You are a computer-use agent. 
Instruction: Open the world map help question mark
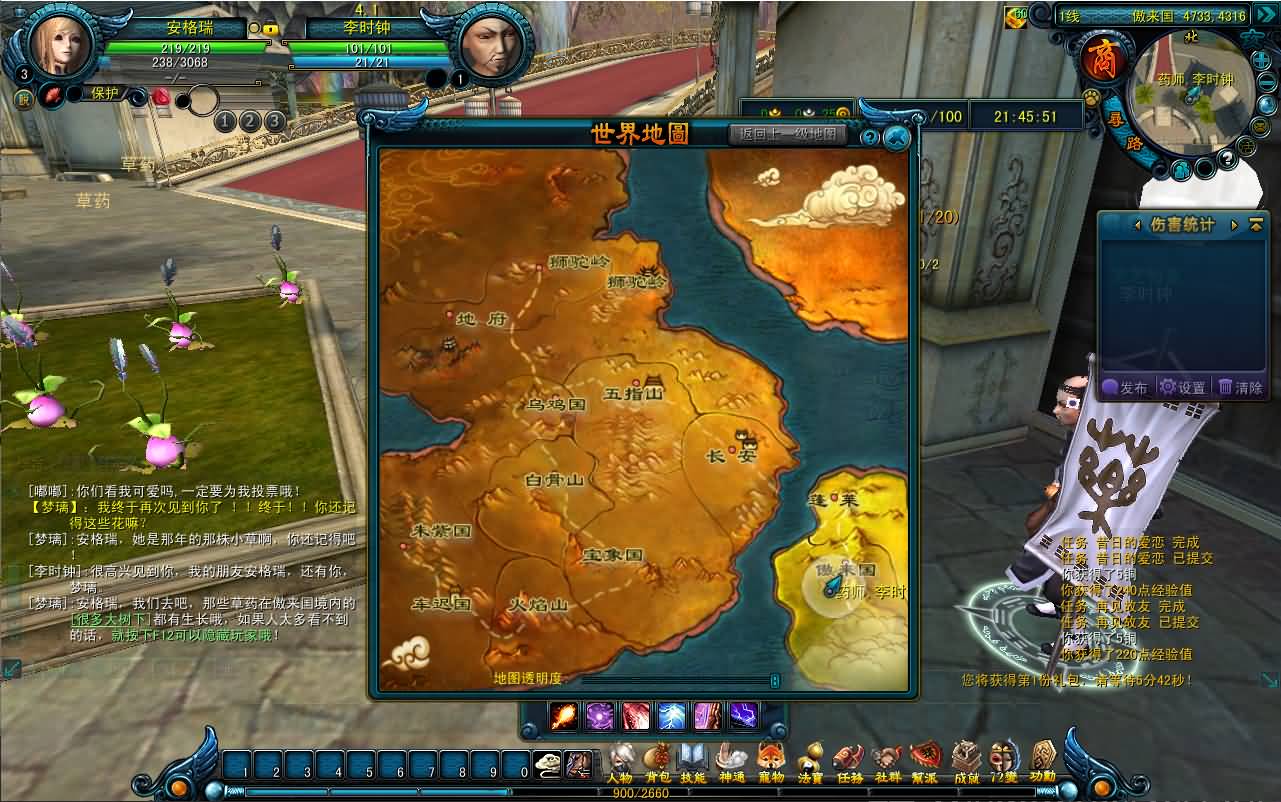coord(870,137)
